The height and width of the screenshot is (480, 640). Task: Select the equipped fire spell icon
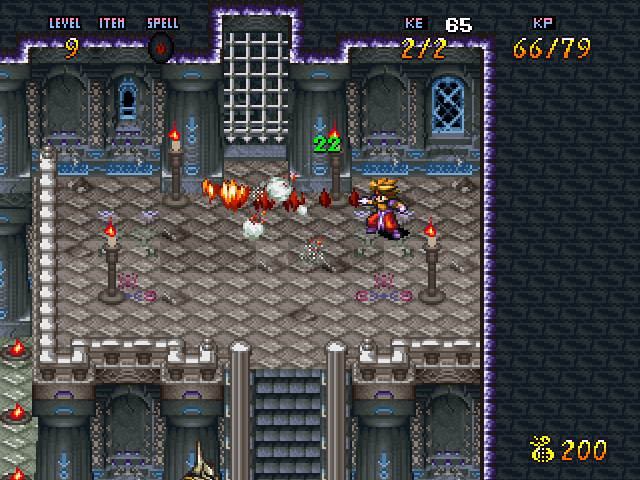160,47
